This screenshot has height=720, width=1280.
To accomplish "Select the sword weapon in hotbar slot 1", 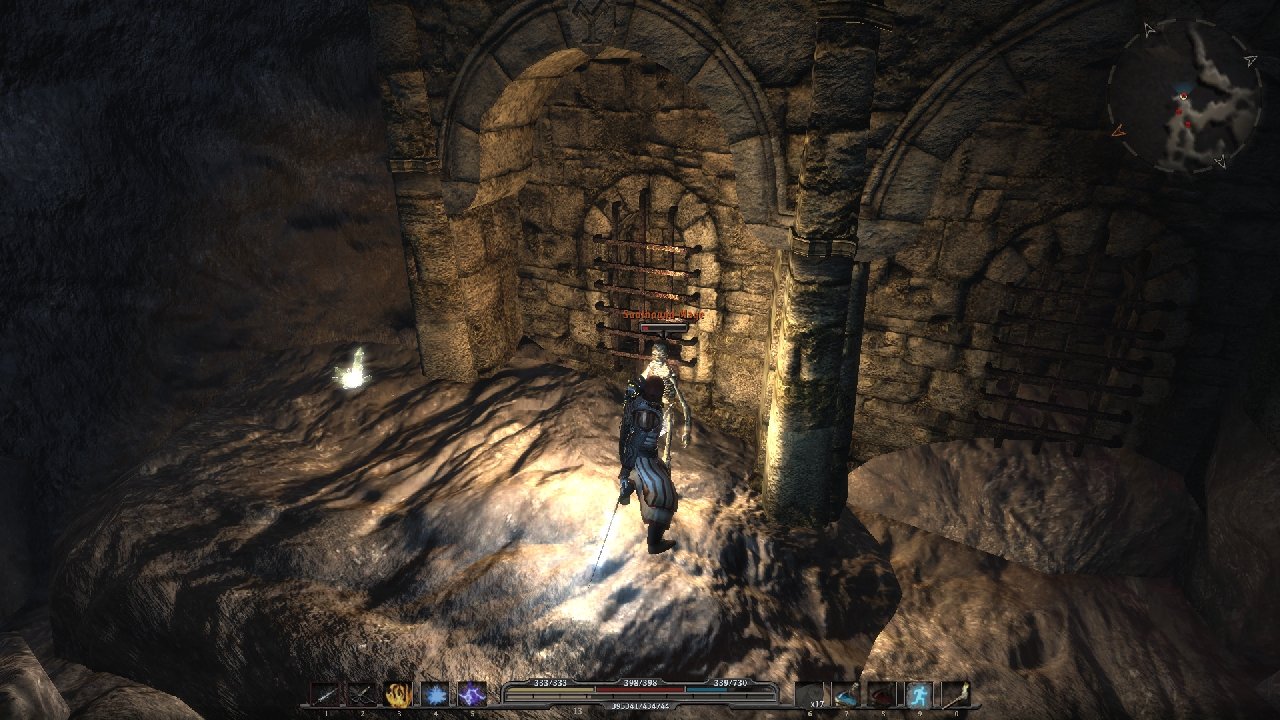I will 325,694.
